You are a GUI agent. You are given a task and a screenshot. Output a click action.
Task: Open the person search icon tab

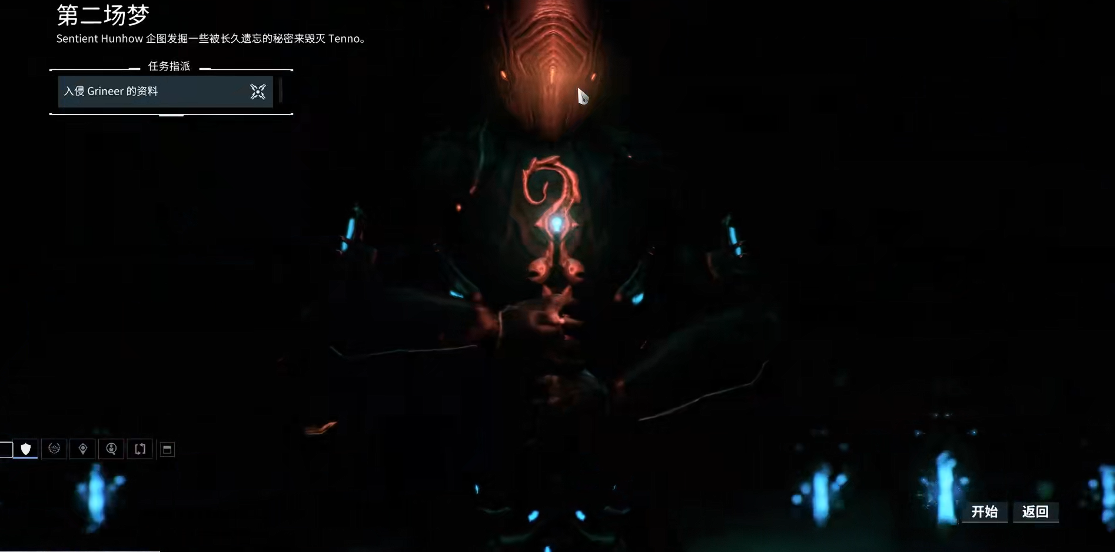pos(111,449)
